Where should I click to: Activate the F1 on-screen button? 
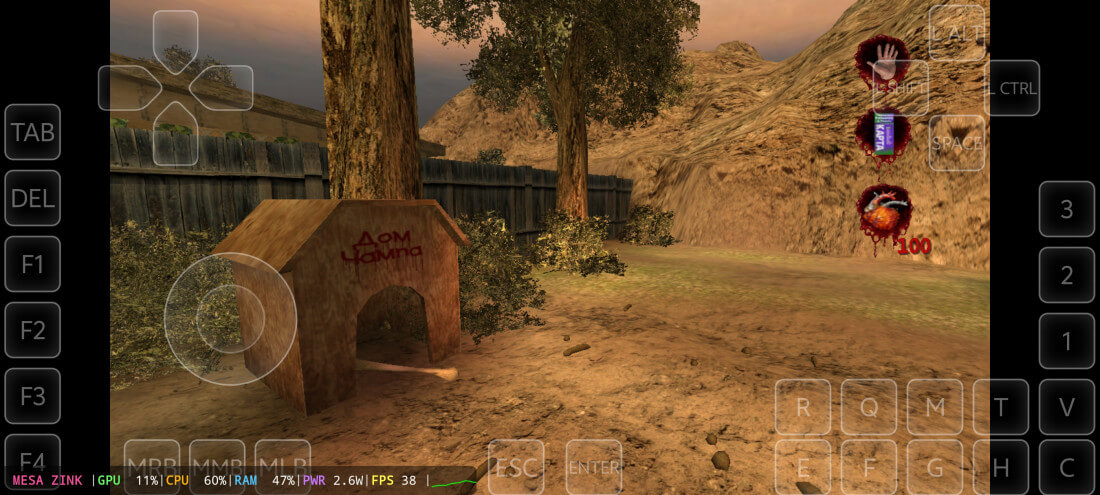pos(32,264)
